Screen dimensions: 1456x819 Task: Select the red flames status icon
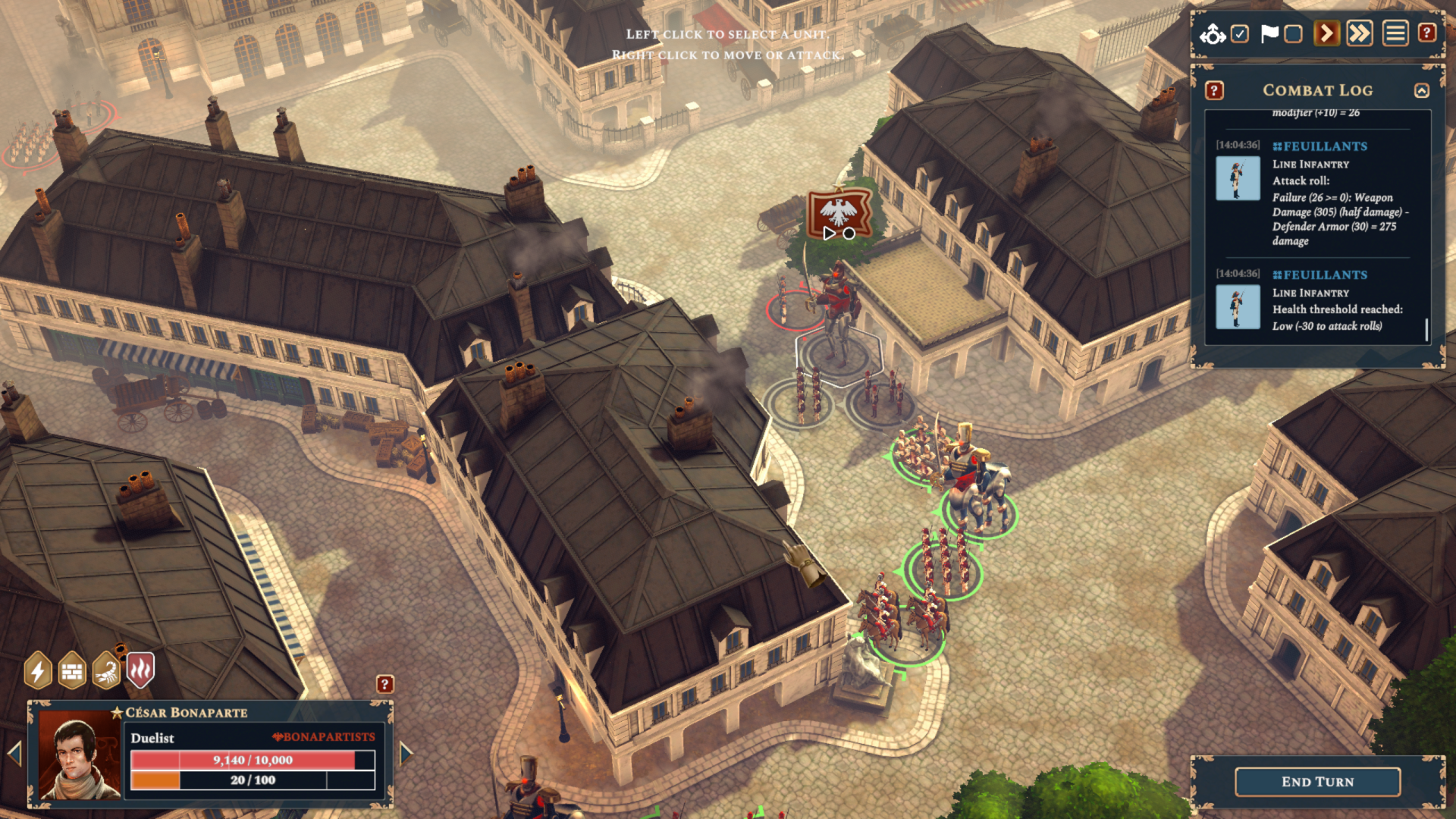click(140, 670)
